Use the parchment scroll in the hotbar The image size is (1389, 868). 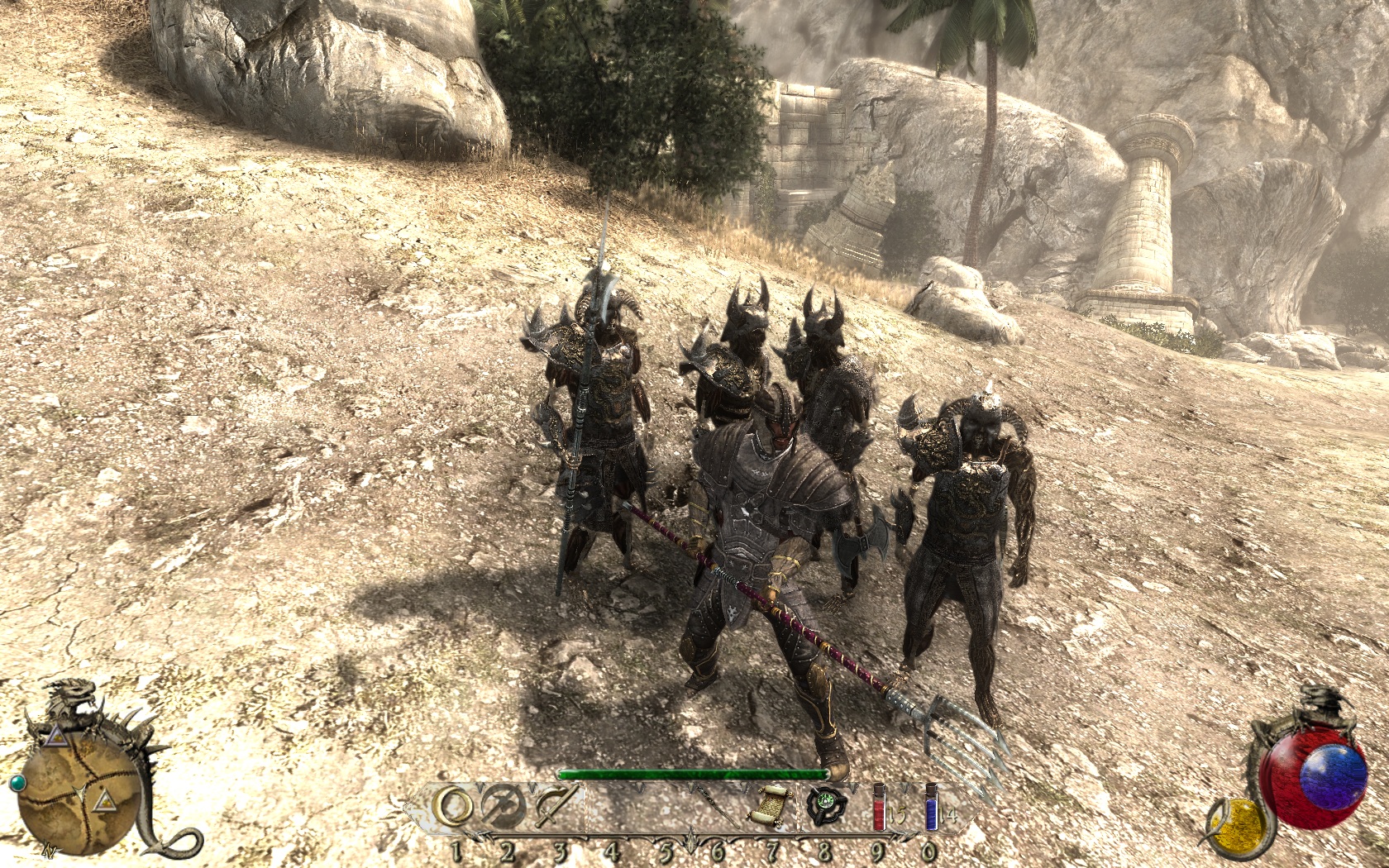(770, 806)
